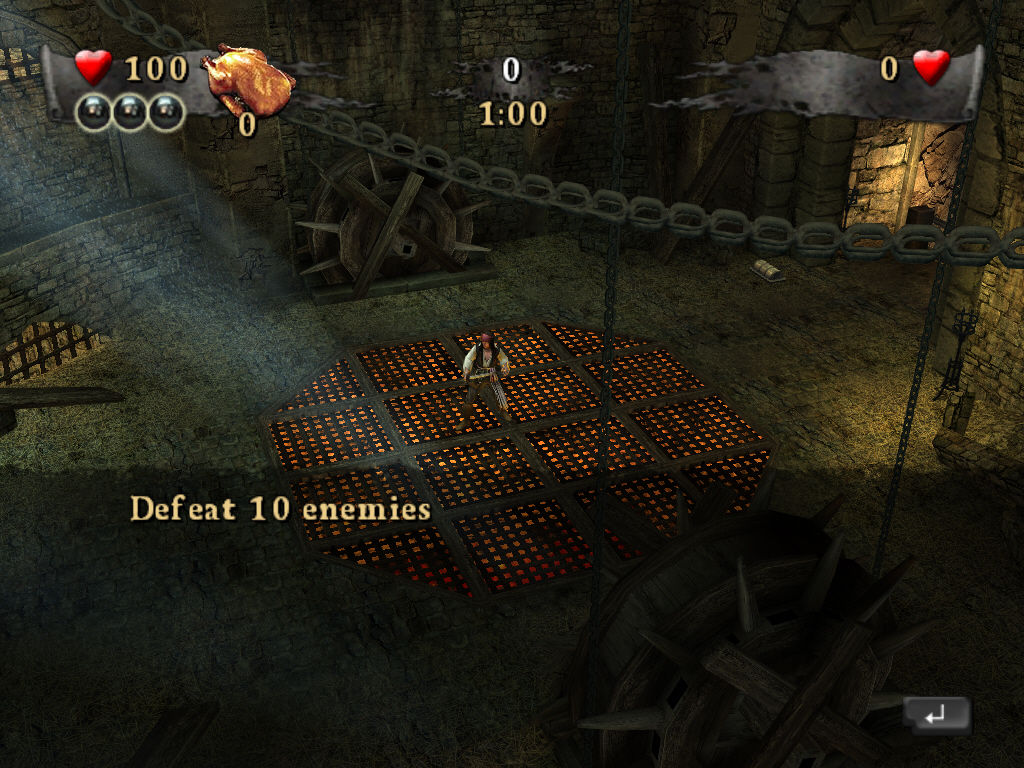
Task: Select the roast chicken food icon
Action: coord(247,80)
